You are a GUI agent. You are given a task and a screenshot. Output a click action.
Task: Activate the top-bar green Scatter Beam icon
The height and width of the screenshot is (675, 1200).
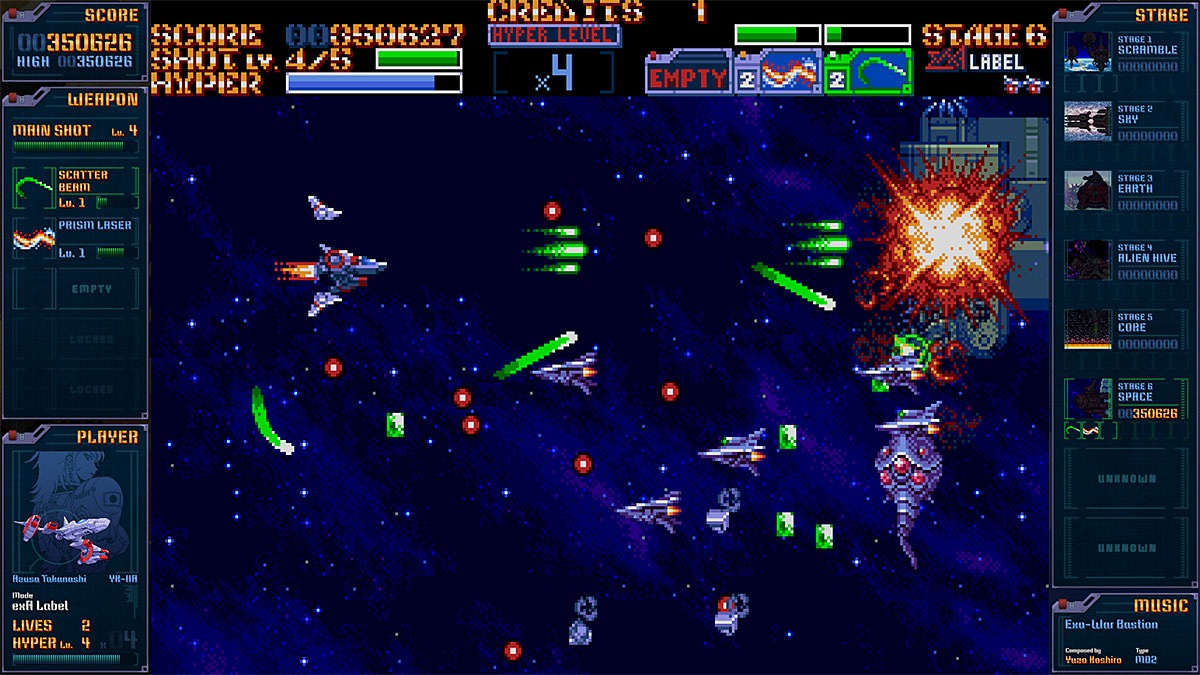point(877,72)
